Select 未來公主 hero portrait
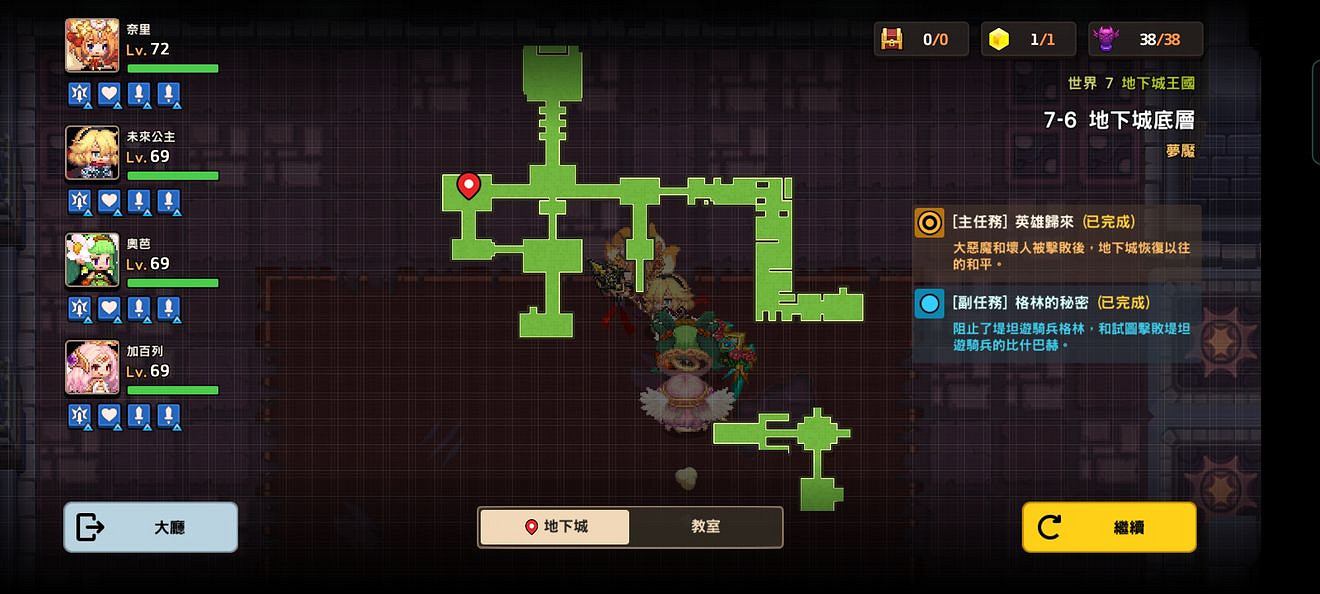 point(92,152)
